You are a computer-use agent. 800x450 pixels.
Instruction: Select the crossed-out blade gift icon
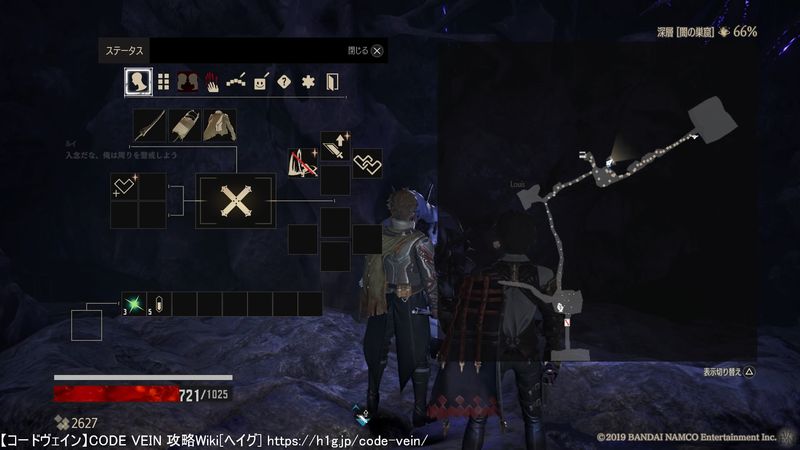tap(302, 163)
